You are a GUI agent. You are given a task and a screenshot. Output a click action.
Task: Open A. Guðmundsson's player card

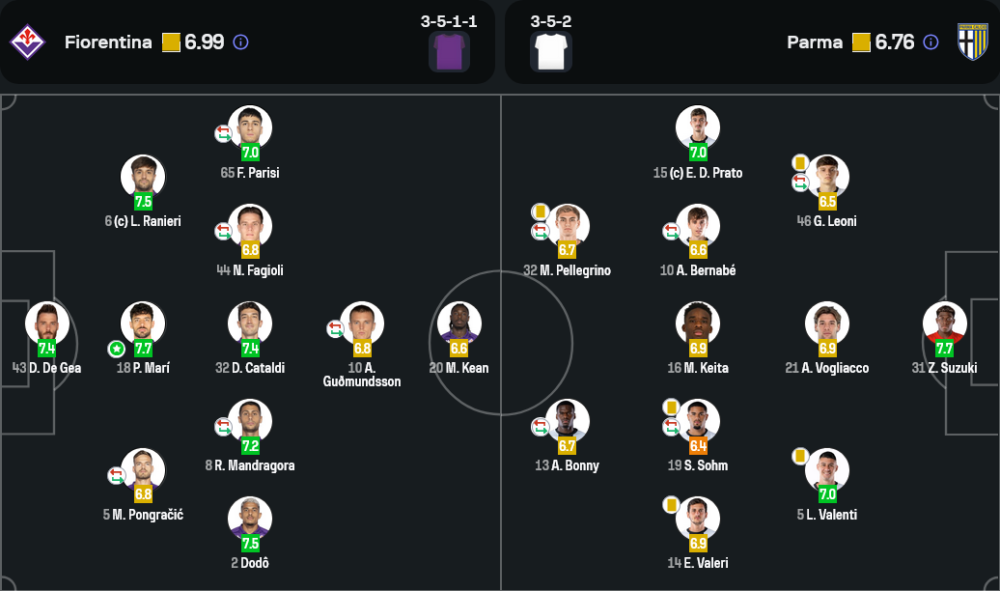[362, 324]
